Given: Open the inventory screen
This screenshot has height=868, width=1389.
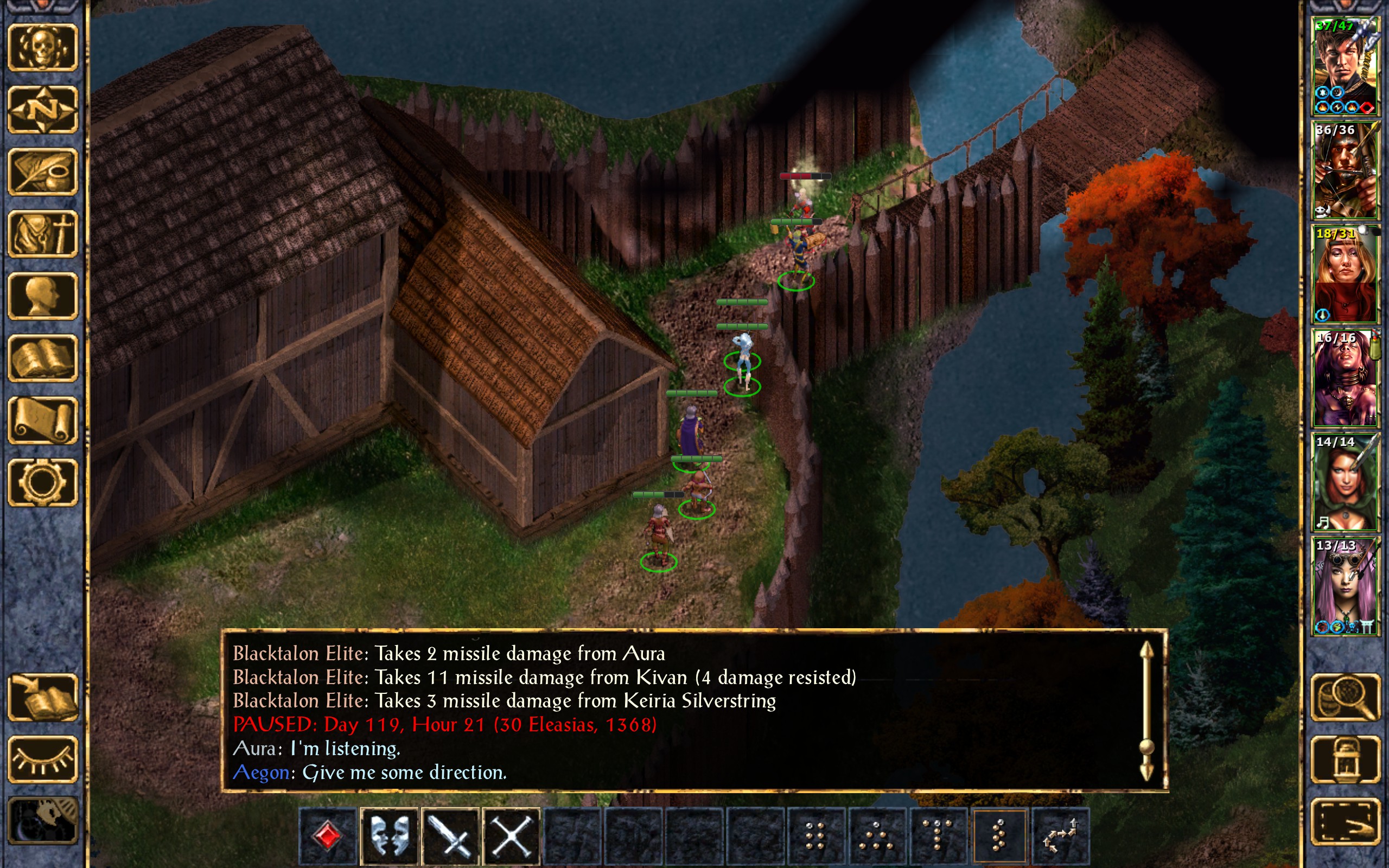Looking at the screenshot, I should 43,234.
